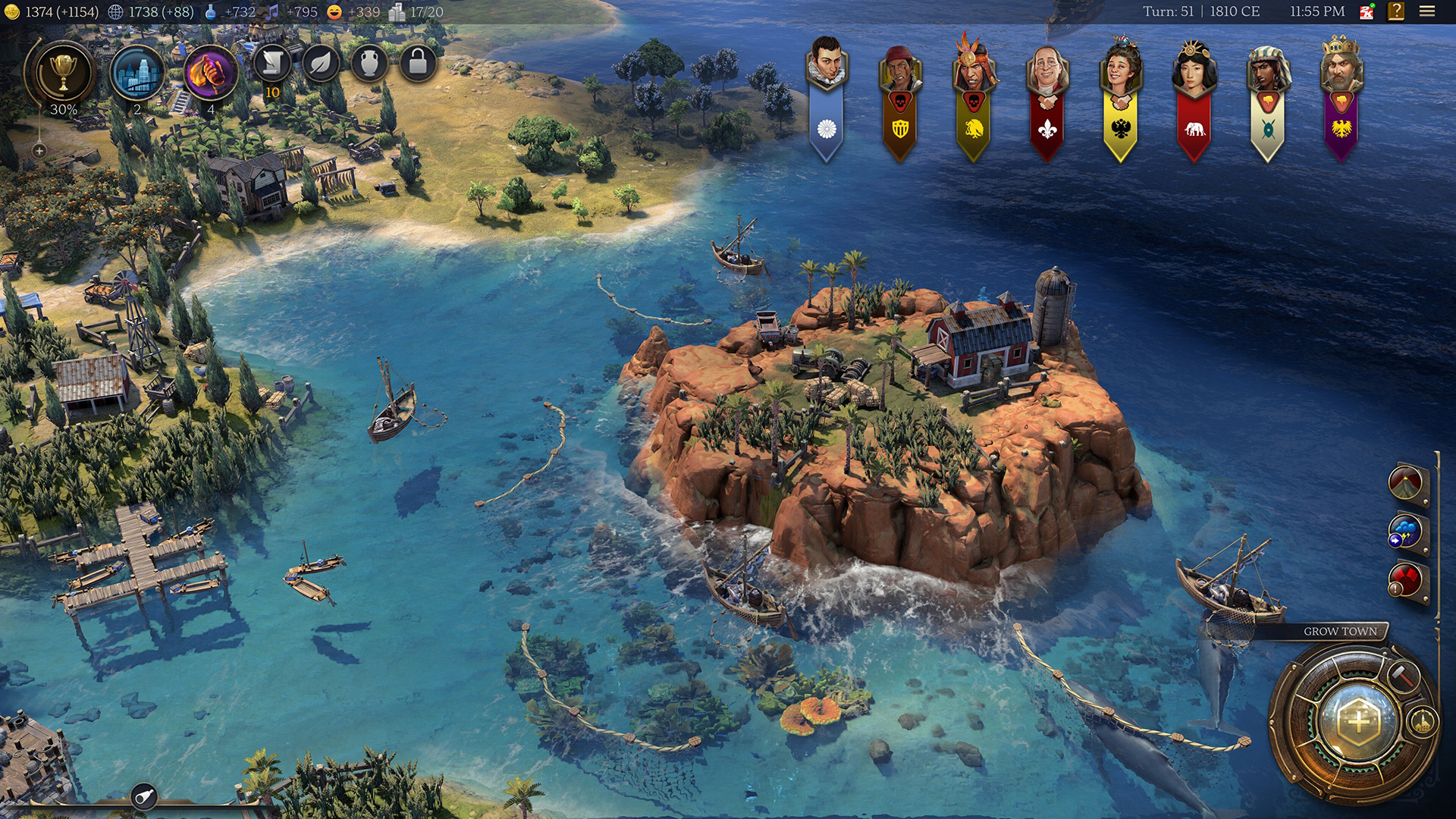
Task: Open the hamburger main menu
Action: pos(1427,11)
